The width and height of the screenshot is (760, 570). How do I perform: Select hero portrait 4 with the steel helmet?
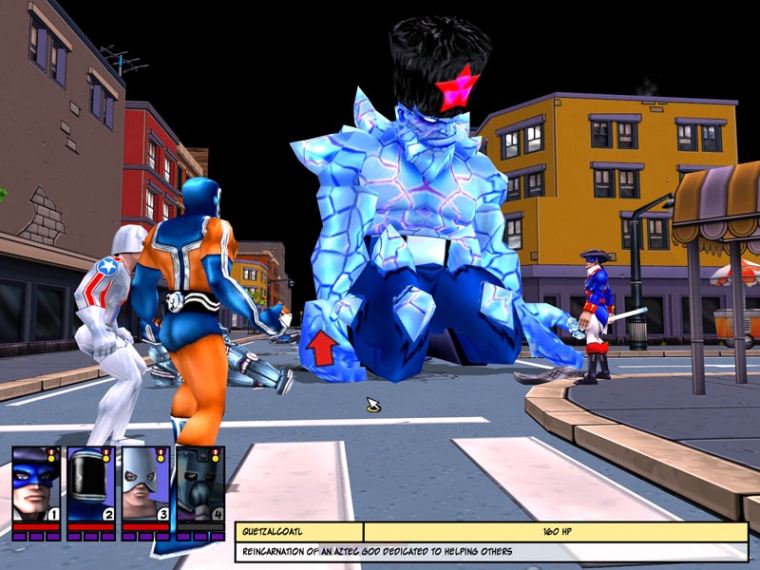(199, 486)
